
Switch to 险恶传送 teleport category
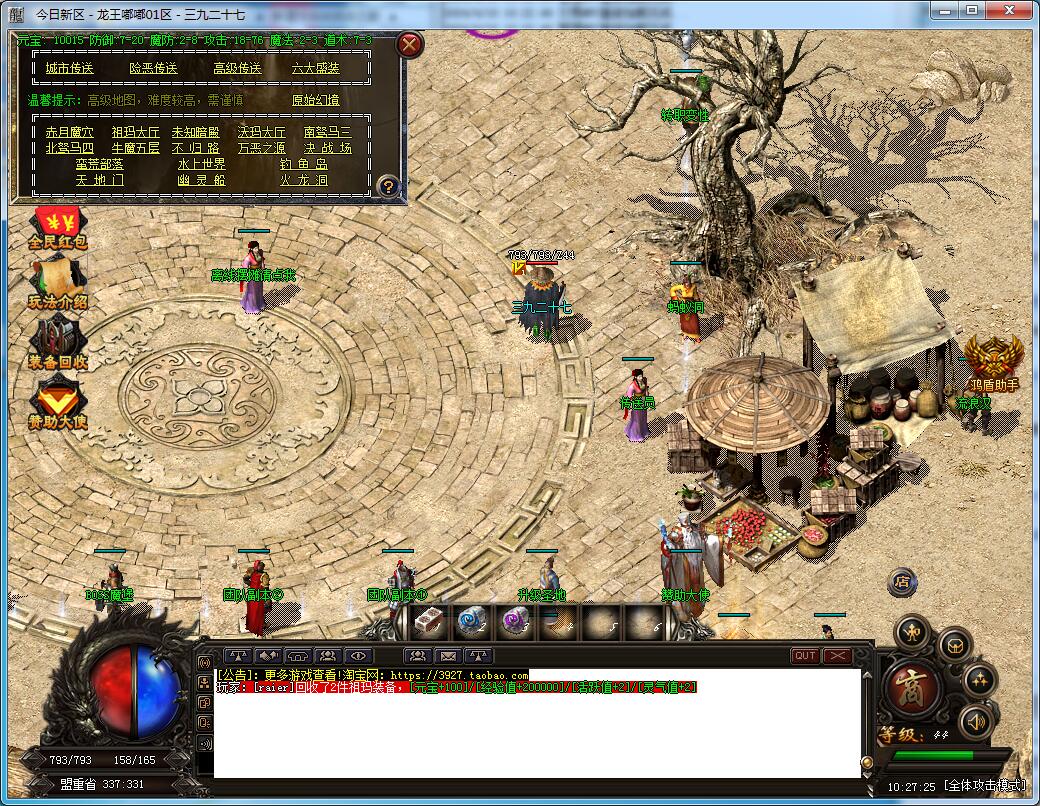[x=153, y=68]
